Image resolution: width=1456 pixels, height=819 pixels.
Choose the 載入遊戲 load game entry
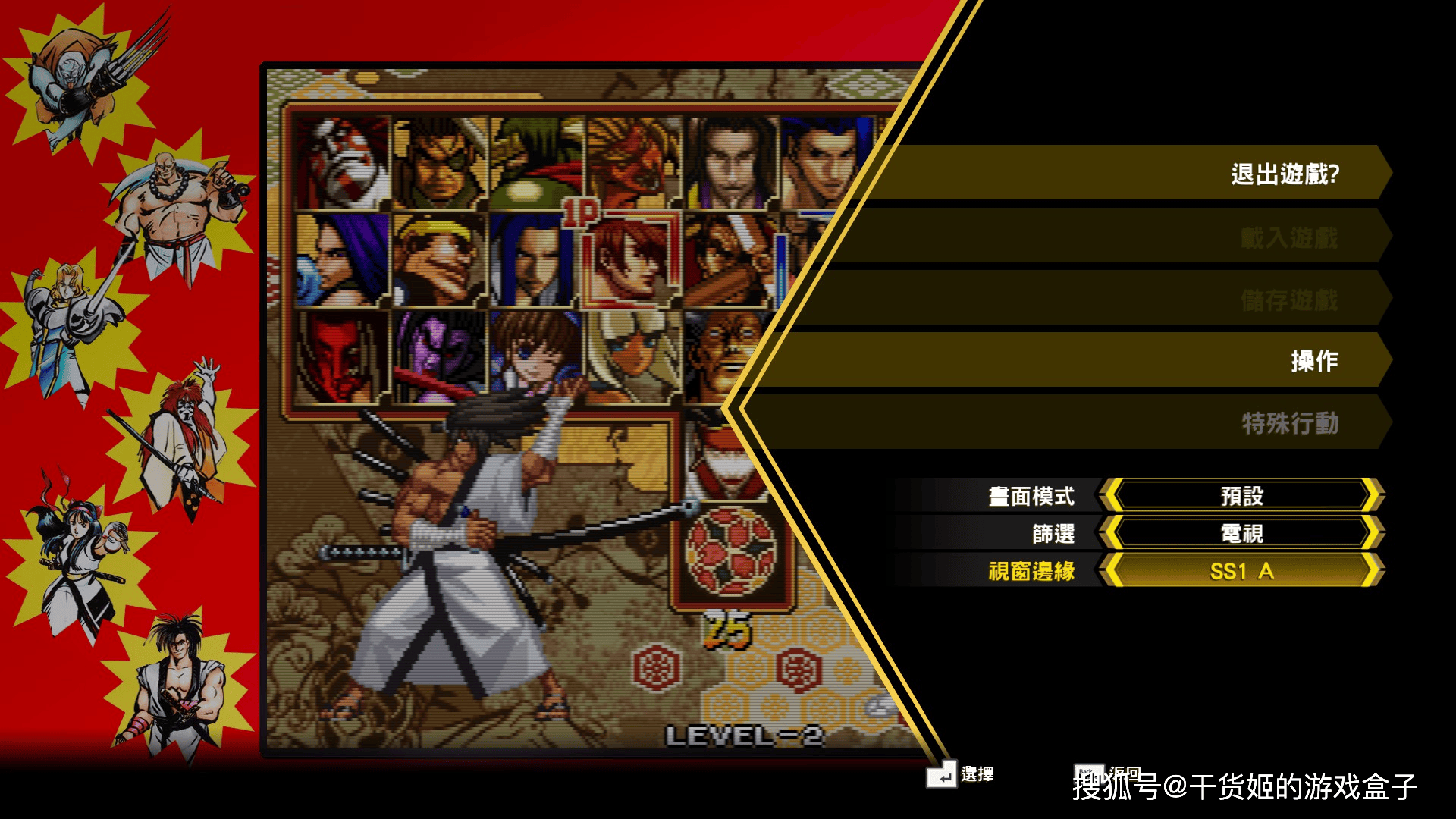click(x=1288, y=237)
